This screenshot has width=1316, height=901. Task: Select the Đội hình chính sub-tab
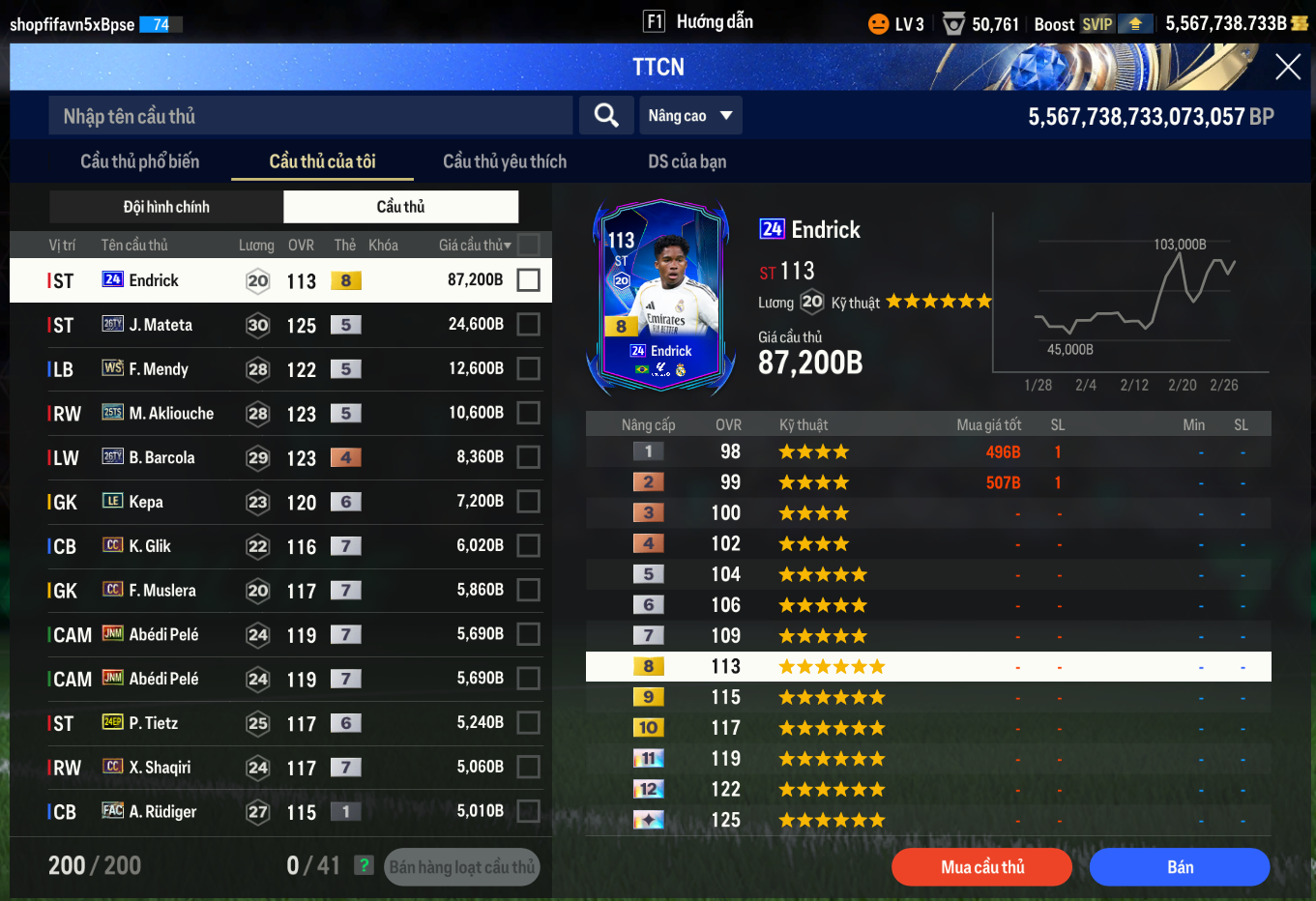(166, 207)
